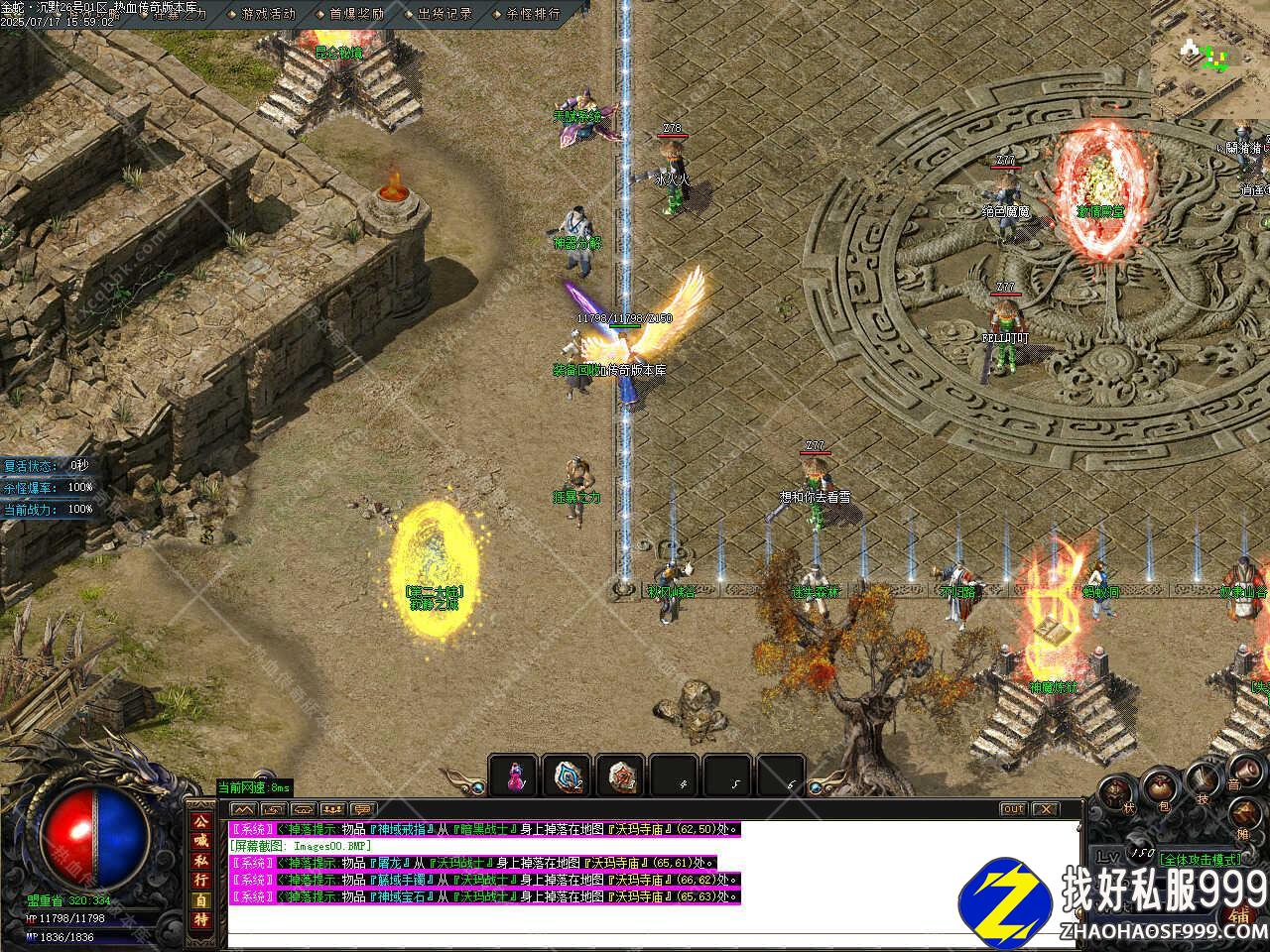Open the 状 character status panel
Image resolution: width=1270 pixels, height=952 pixels.
1115,791
